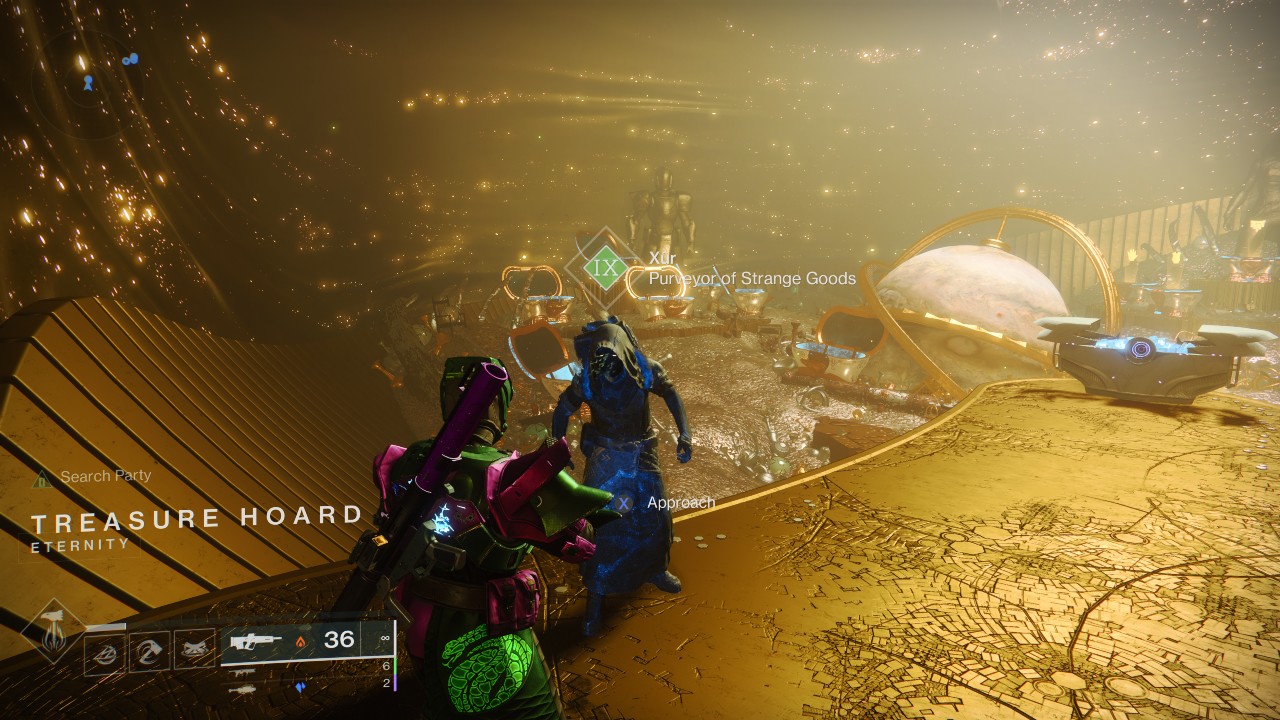Click the blue heavy ammo pickup indicator
This screenshot has width=1280, height=720.
point(300,686)
